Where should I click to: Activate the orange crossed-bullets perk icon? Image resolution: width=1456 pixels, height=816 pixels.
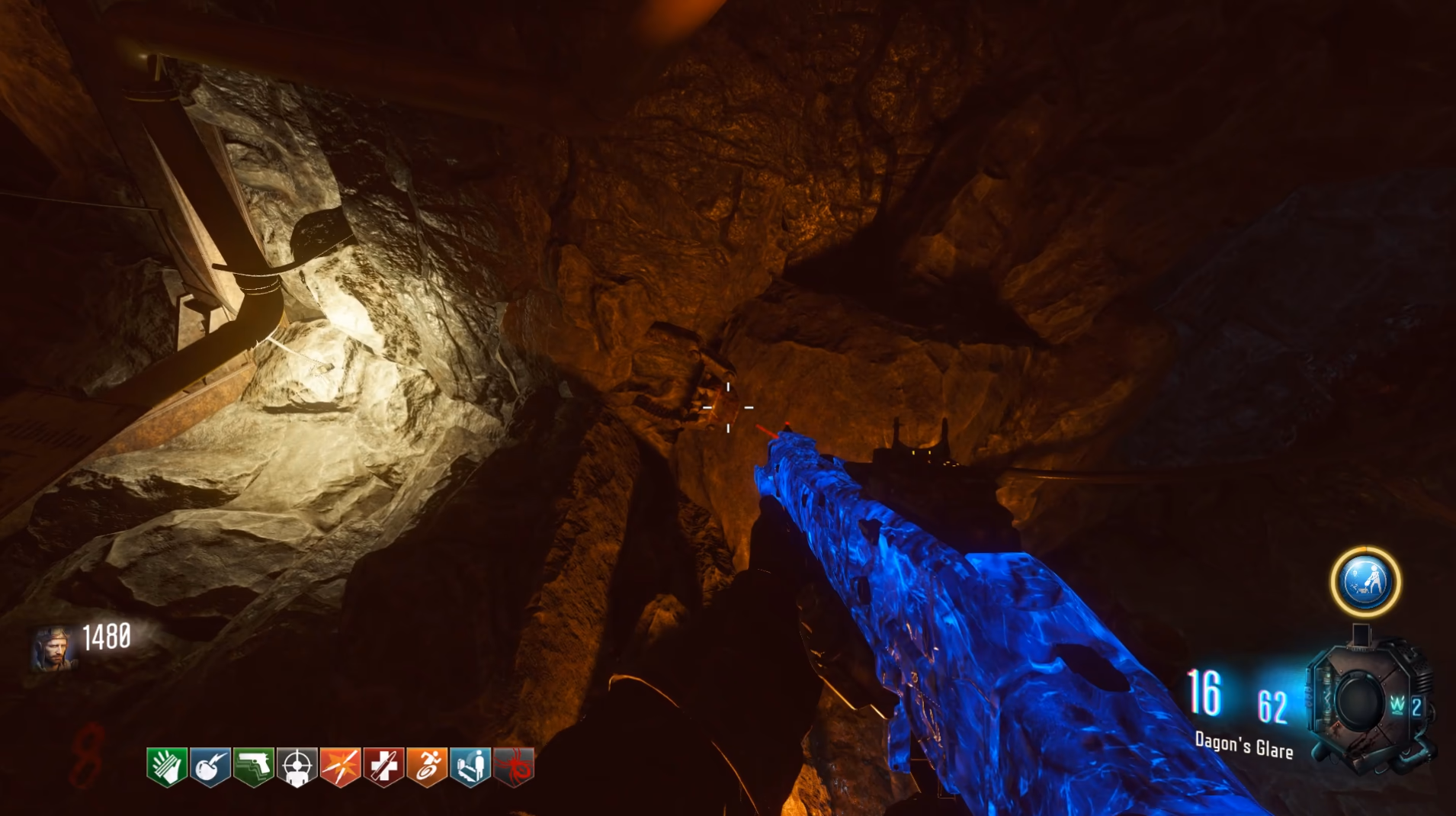click(x=341, y=766)
